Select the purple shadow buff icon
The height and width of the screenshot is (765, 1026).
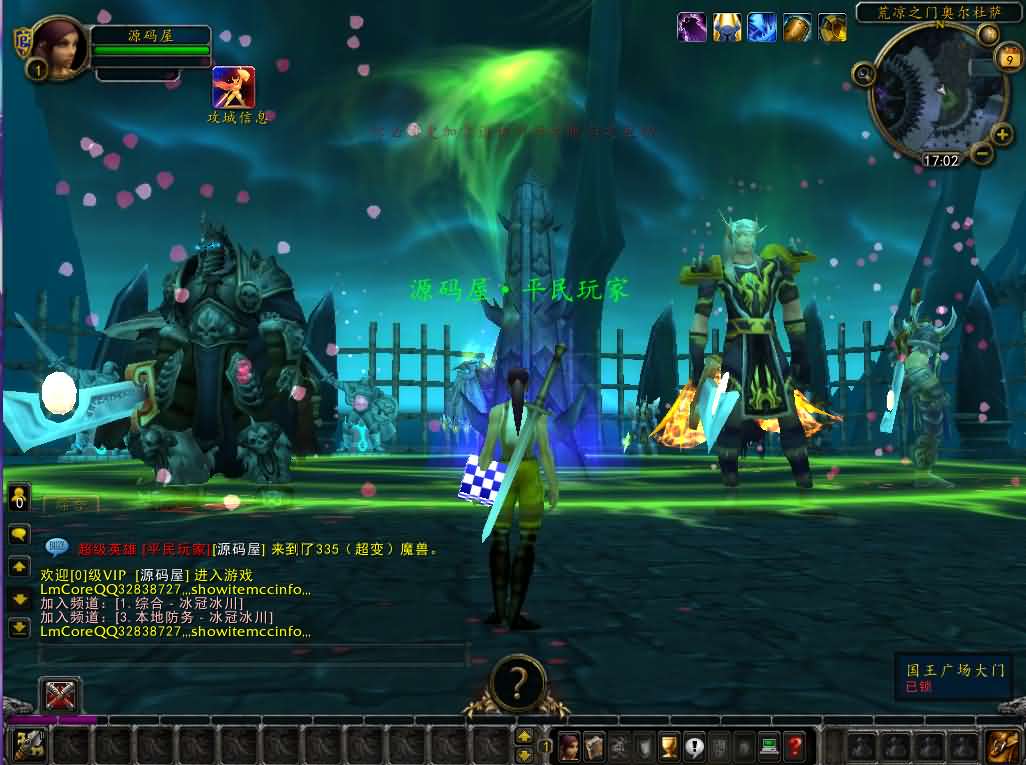tap(692, 27)
